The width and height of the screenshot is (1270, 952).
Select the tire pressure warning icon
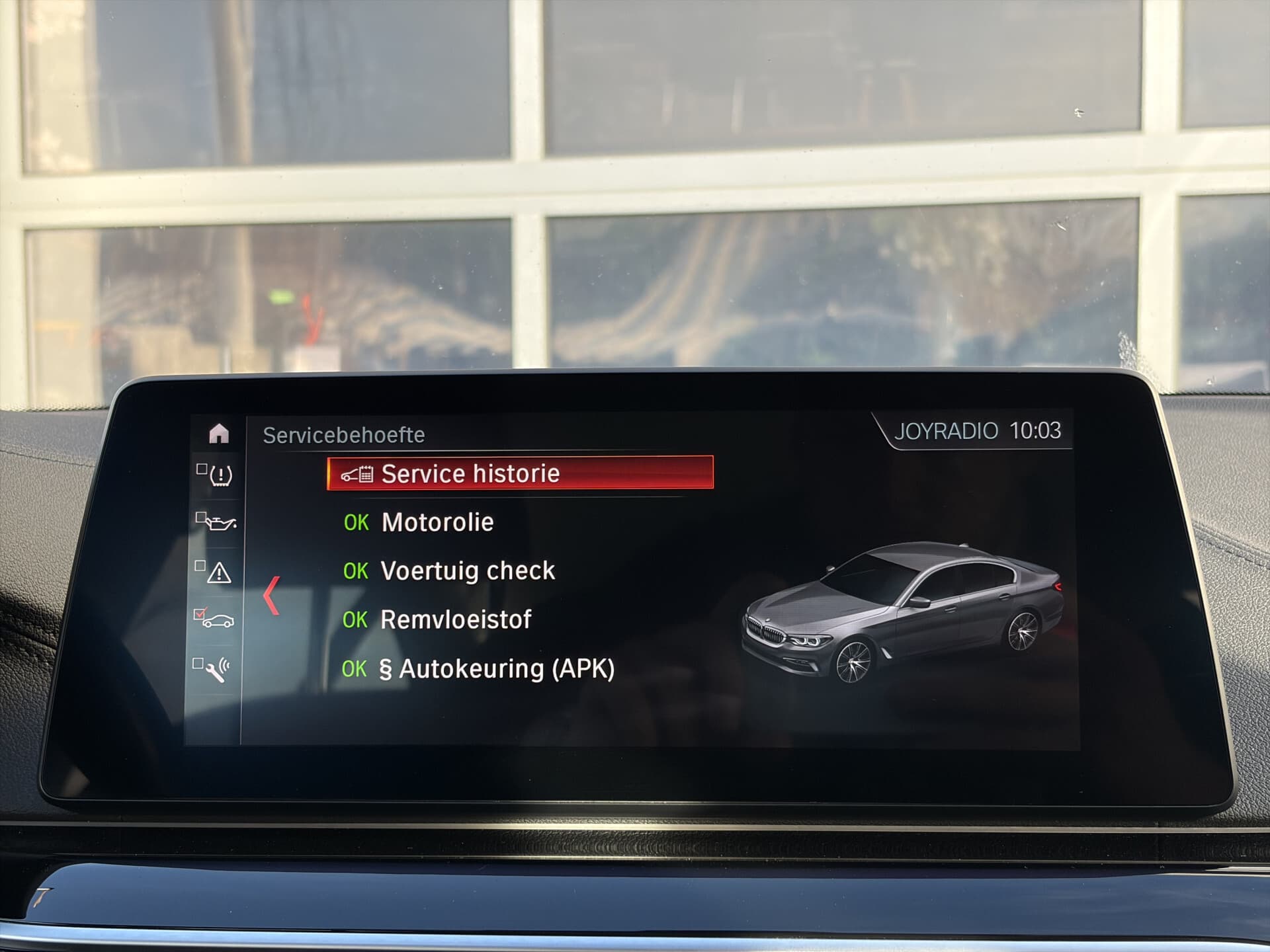point(220,476)
